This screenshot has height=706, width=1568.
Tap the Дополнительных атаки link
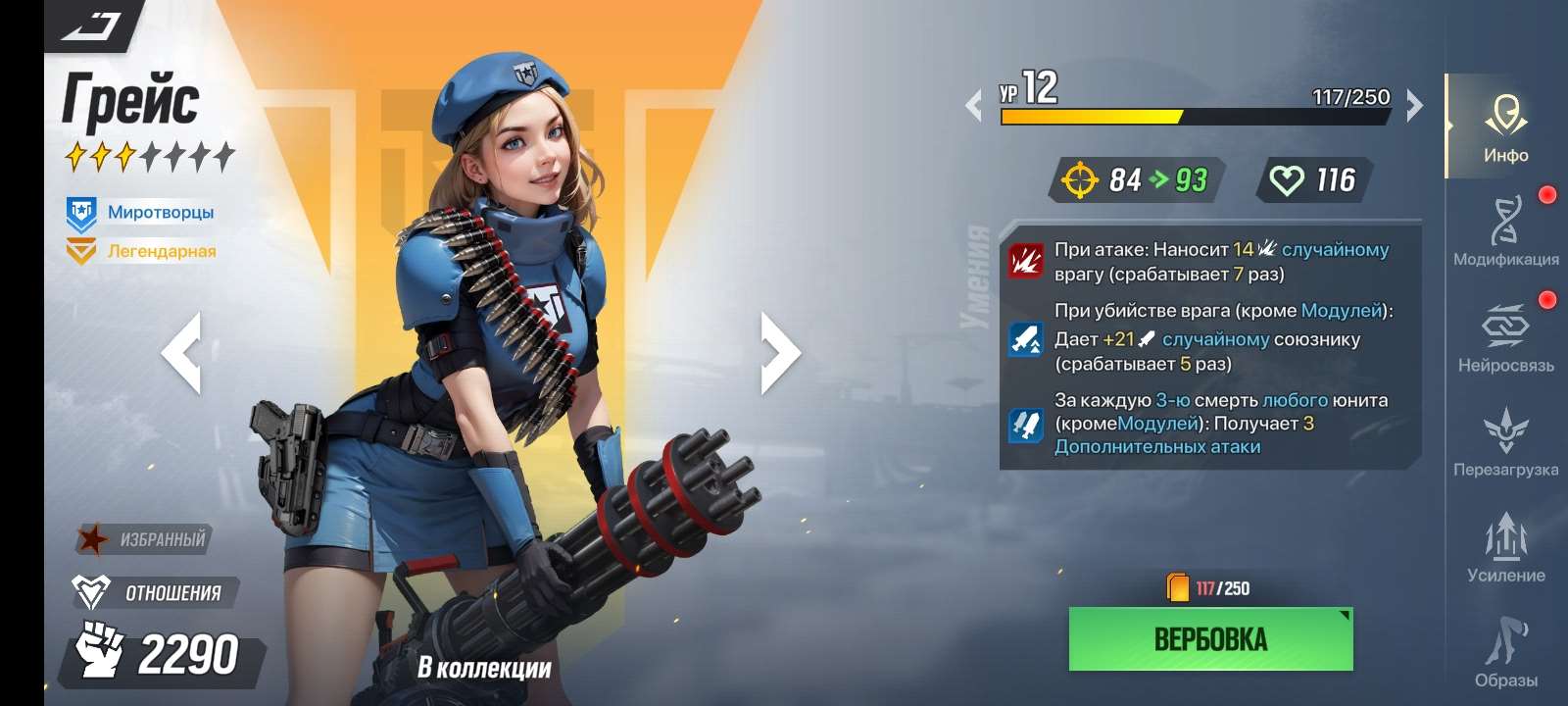coord(1156,447)
